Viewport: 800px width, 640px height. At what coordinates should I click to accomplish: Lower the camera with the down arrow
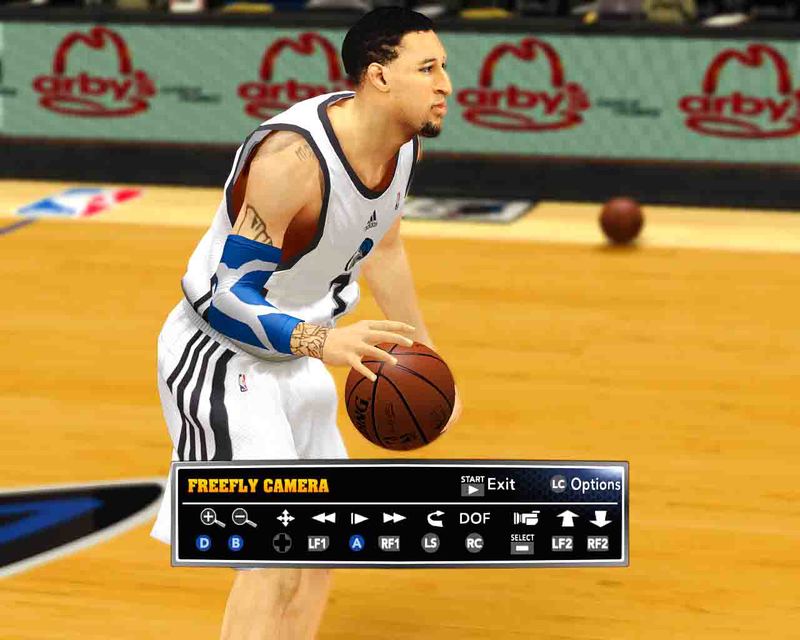600,518
